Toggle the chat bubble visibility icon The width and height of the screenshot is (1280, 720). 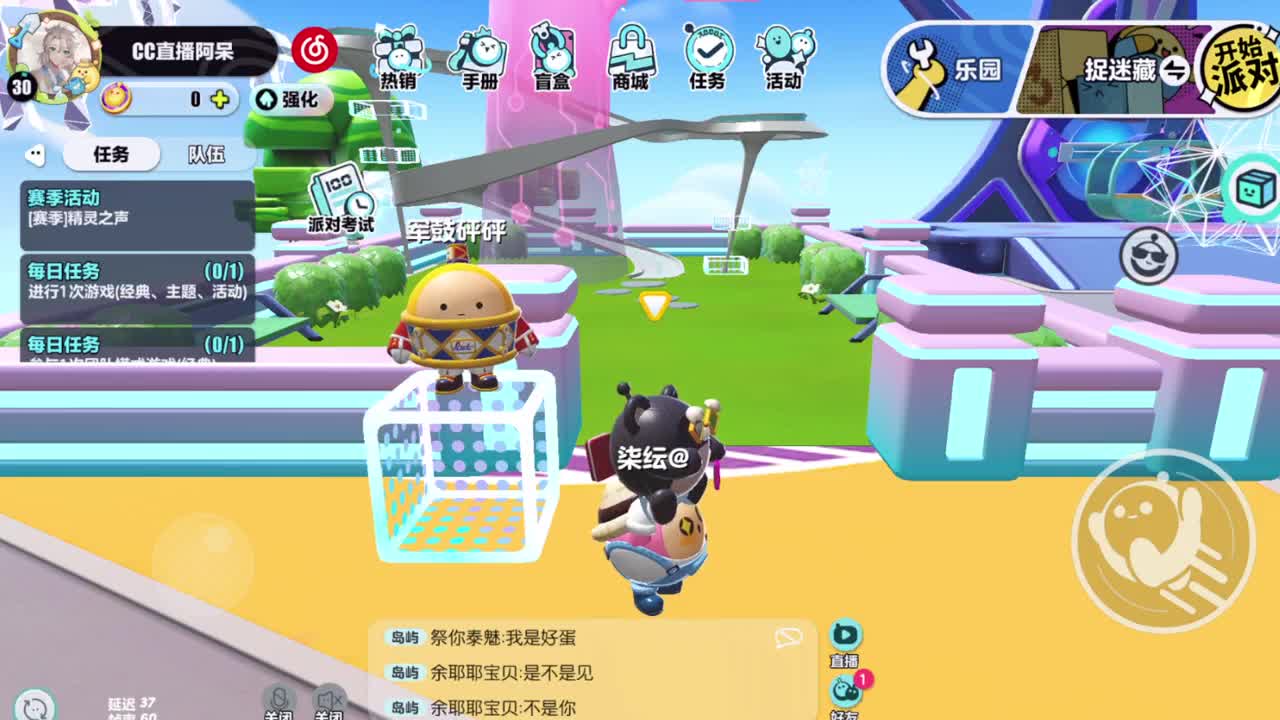[x=789, y=635]
